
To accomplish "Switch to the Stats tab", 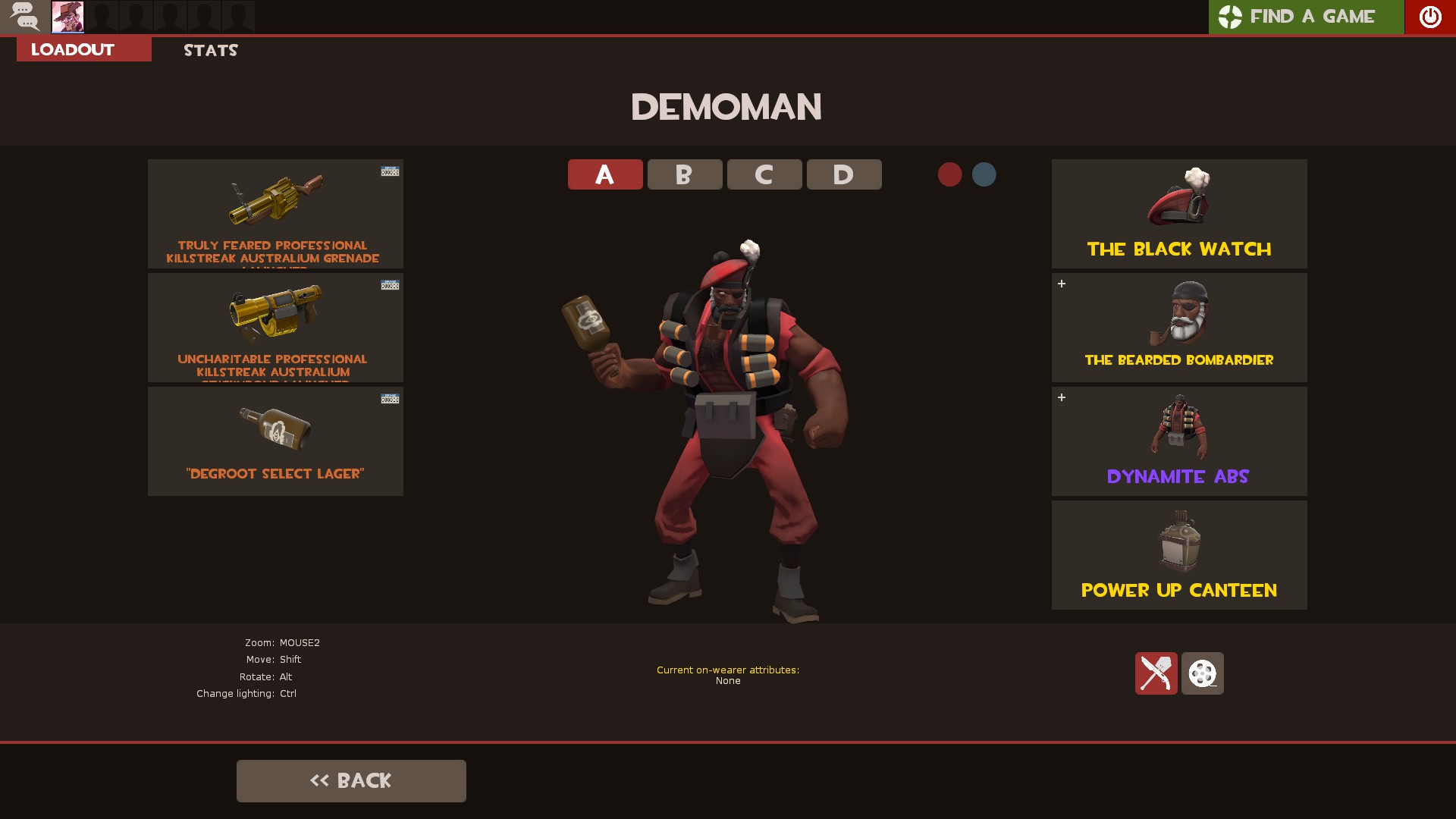I will (x=210, y=50).
